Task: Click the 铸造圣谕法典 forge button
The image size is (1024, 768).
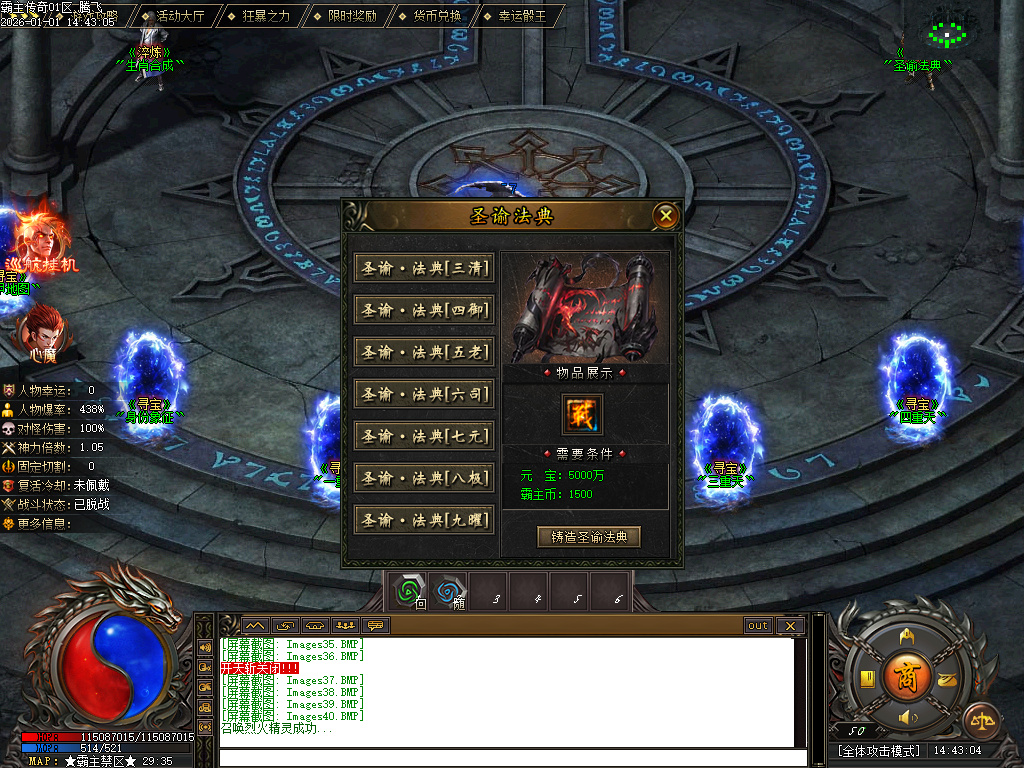Action: click(x=588, y=537)
